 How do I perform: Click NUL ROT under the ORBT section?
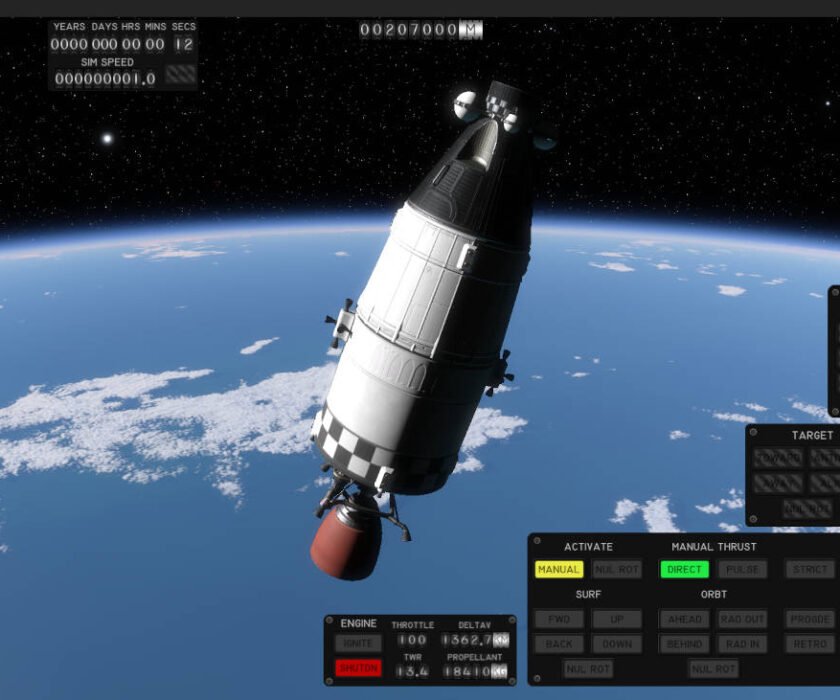tap(713, 669)
